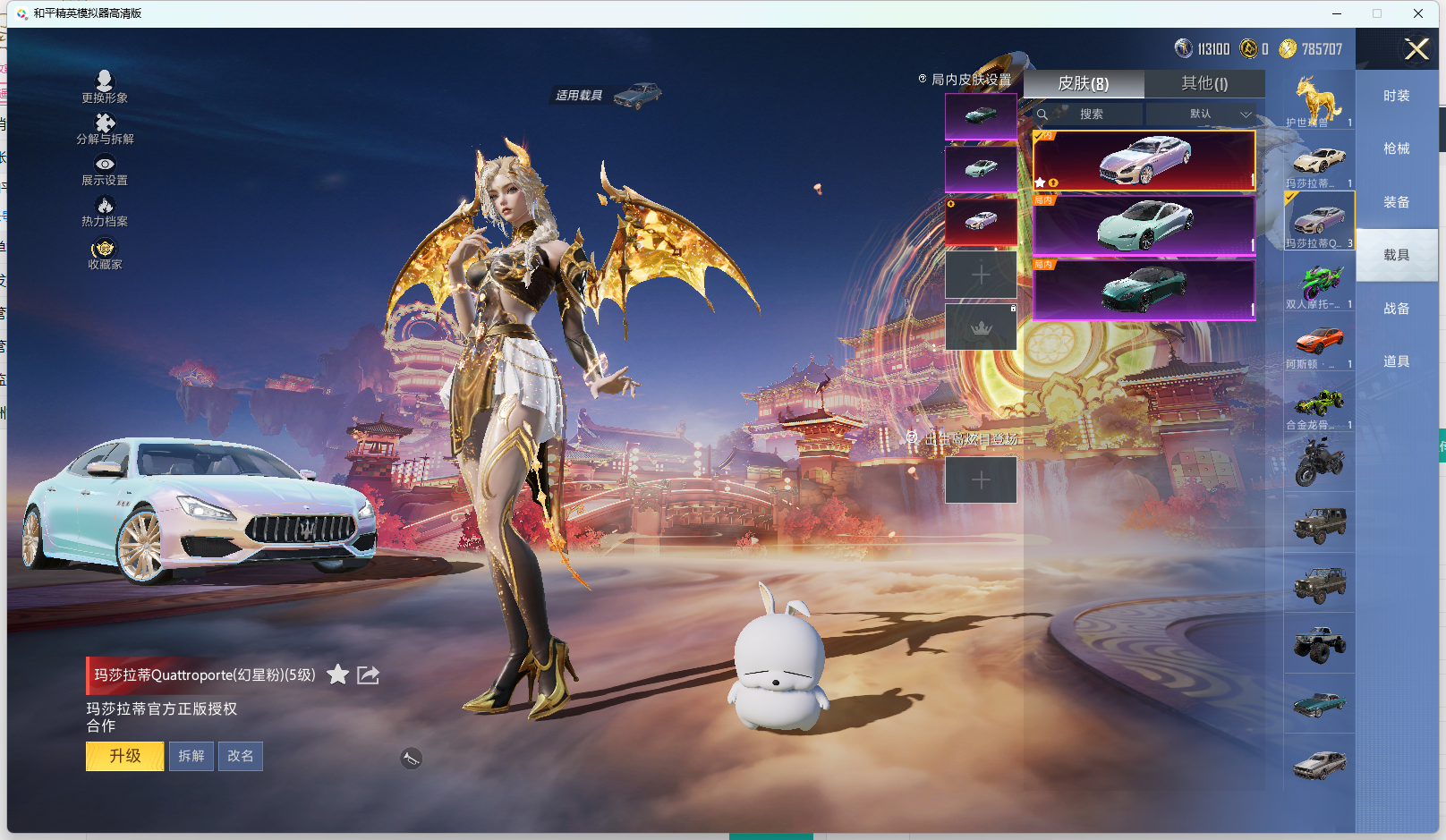The image size is (1446, 840).
Task: Close the warehouse screen with X
Action: pos(1416,49)
